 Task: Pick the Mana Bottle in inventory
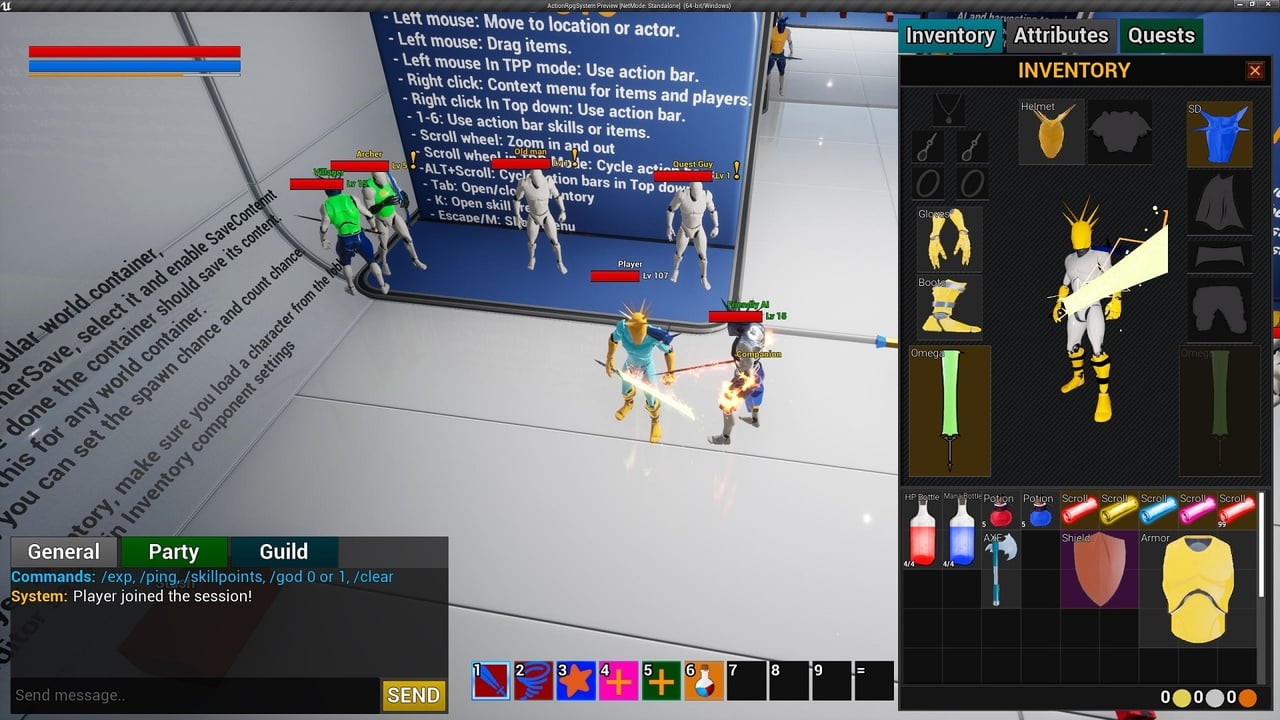961,530
